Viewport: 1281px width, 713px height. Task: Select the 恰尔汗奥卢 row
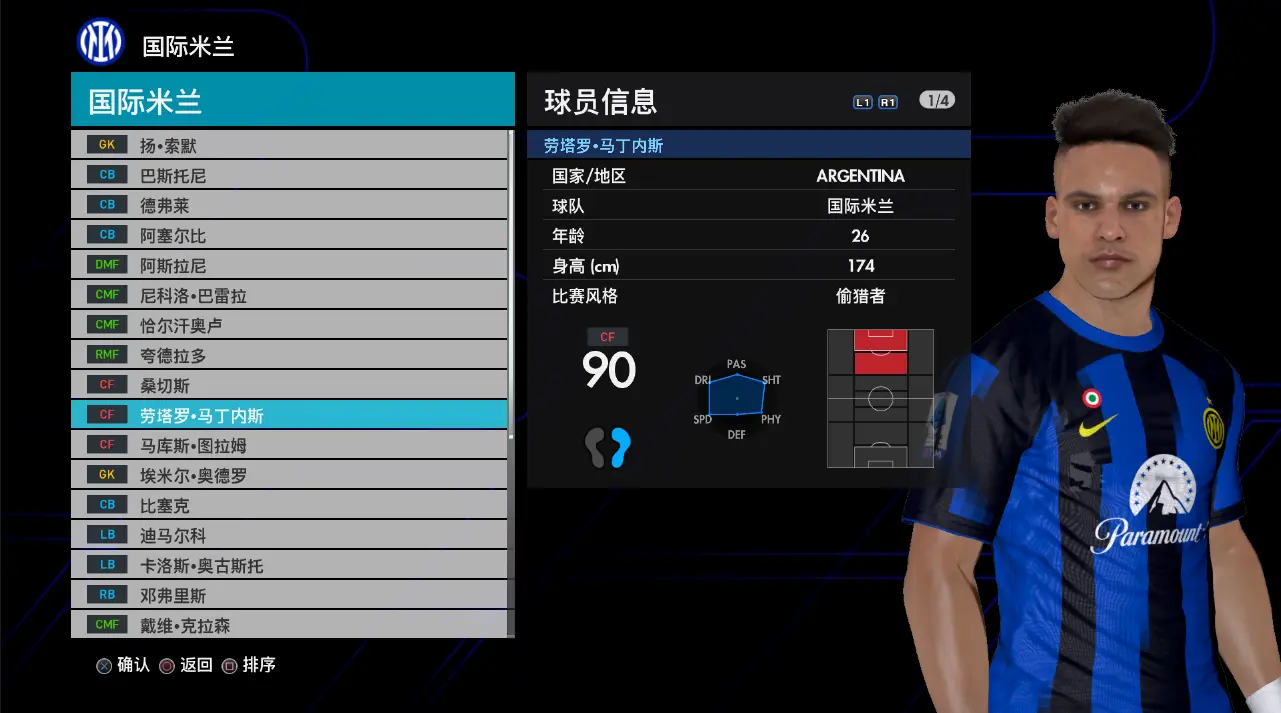tap(289, 325)
